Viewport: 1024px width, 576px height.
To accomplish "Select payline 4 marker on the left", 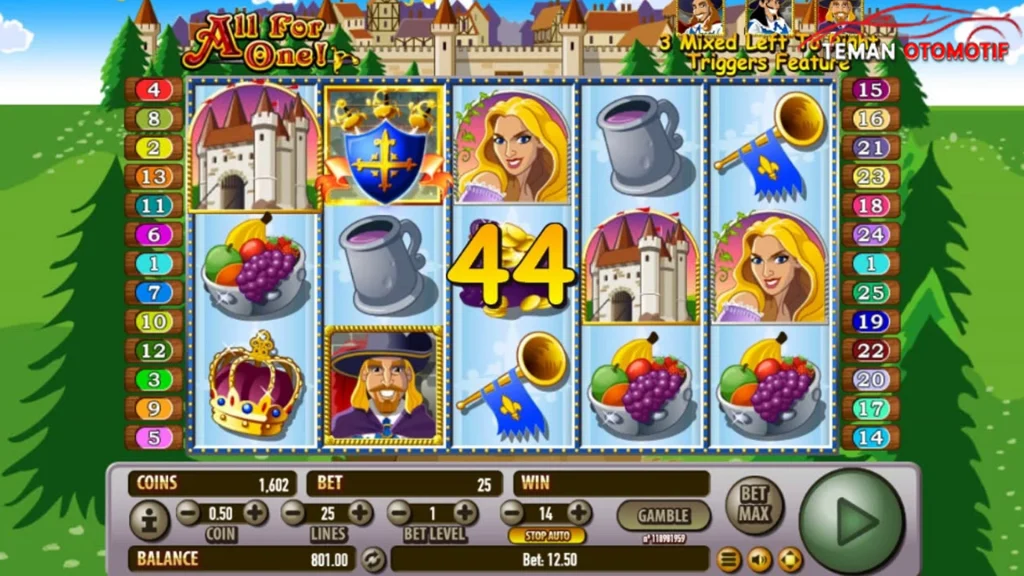I will pos(153,90).
